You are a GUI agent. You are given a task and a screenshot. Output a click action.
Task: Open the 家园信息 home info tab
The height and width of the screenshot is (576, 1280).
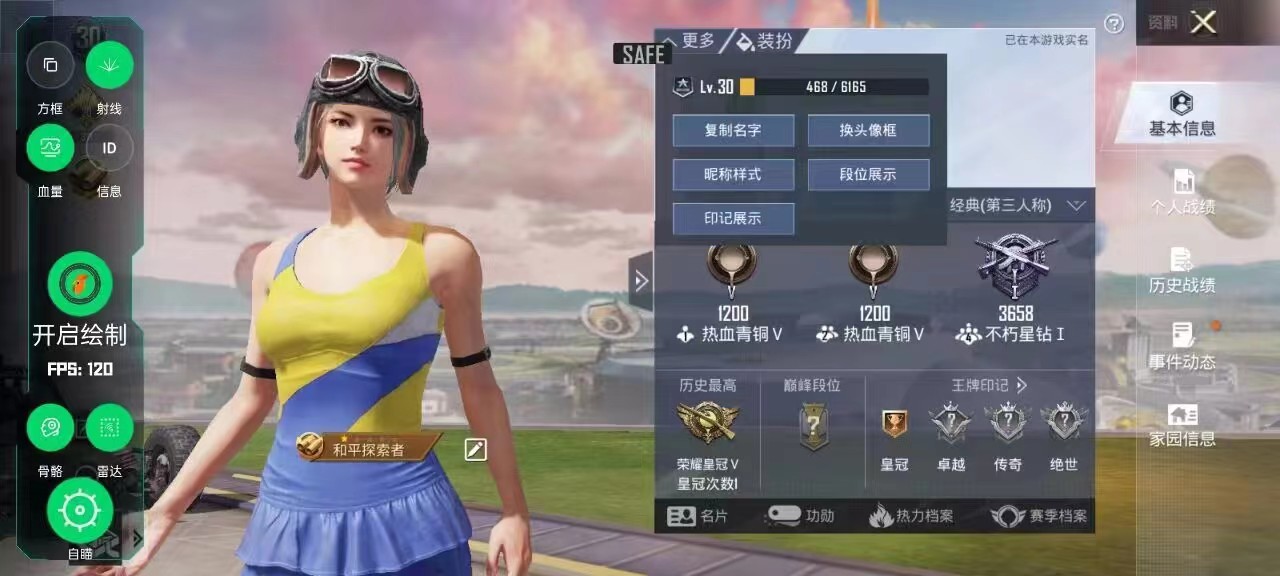pyautogui.click(x=1182, y=425)
